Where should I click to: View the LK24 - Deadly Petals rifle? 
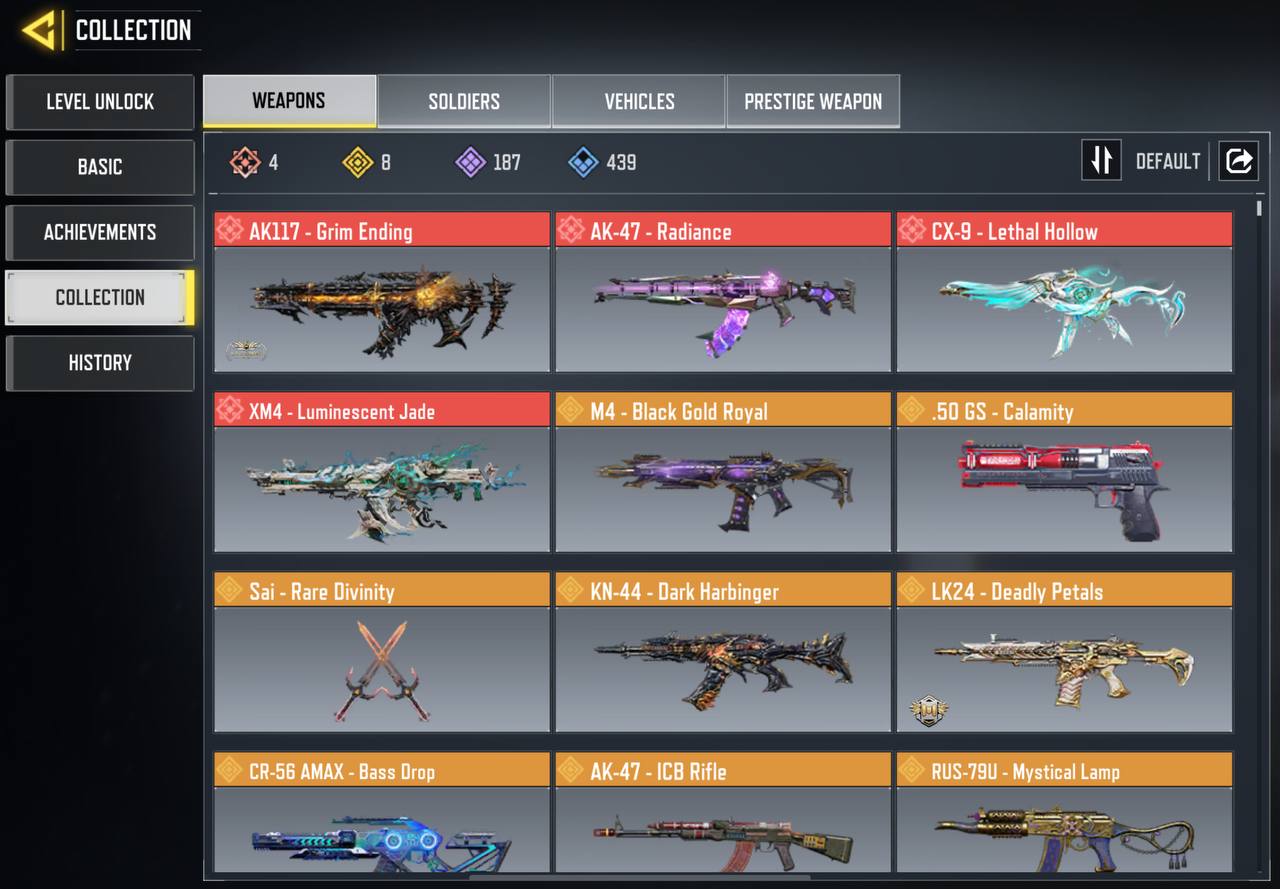click(x=1064, y=652)
